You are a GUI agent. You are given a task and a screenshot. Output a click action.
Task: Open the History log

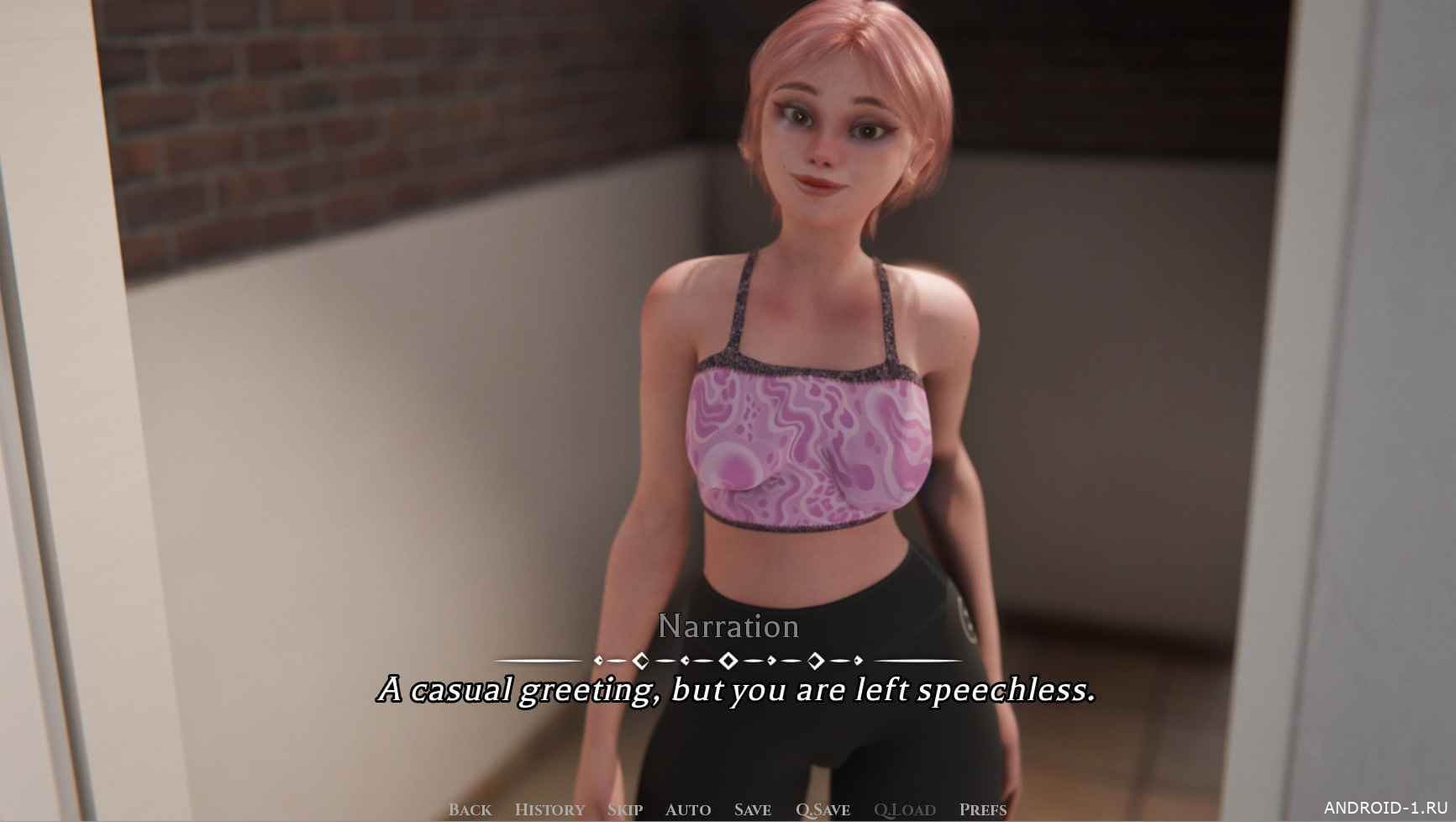point(549,809)
